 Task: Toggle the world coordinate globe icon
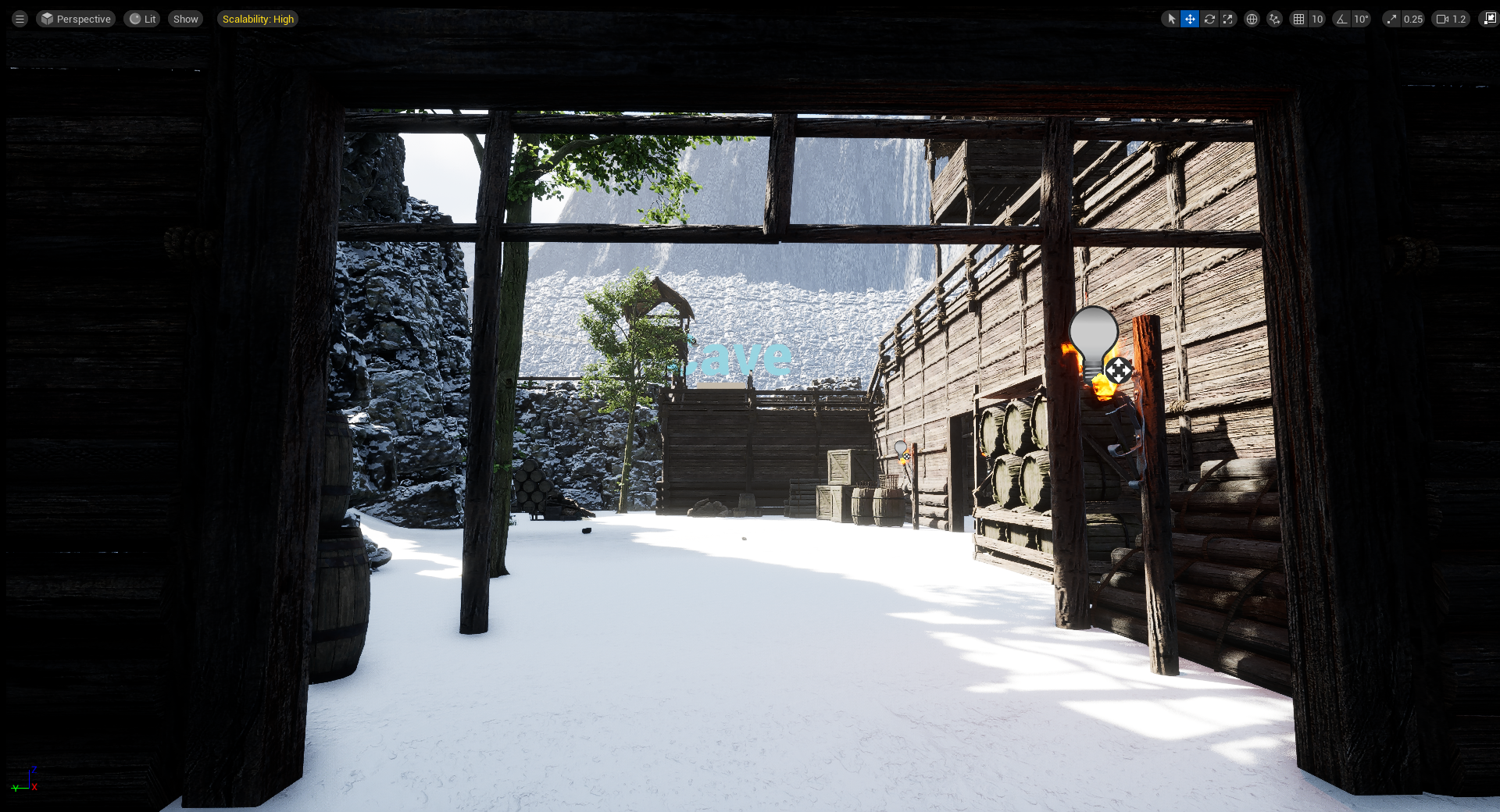(1252, 19)
